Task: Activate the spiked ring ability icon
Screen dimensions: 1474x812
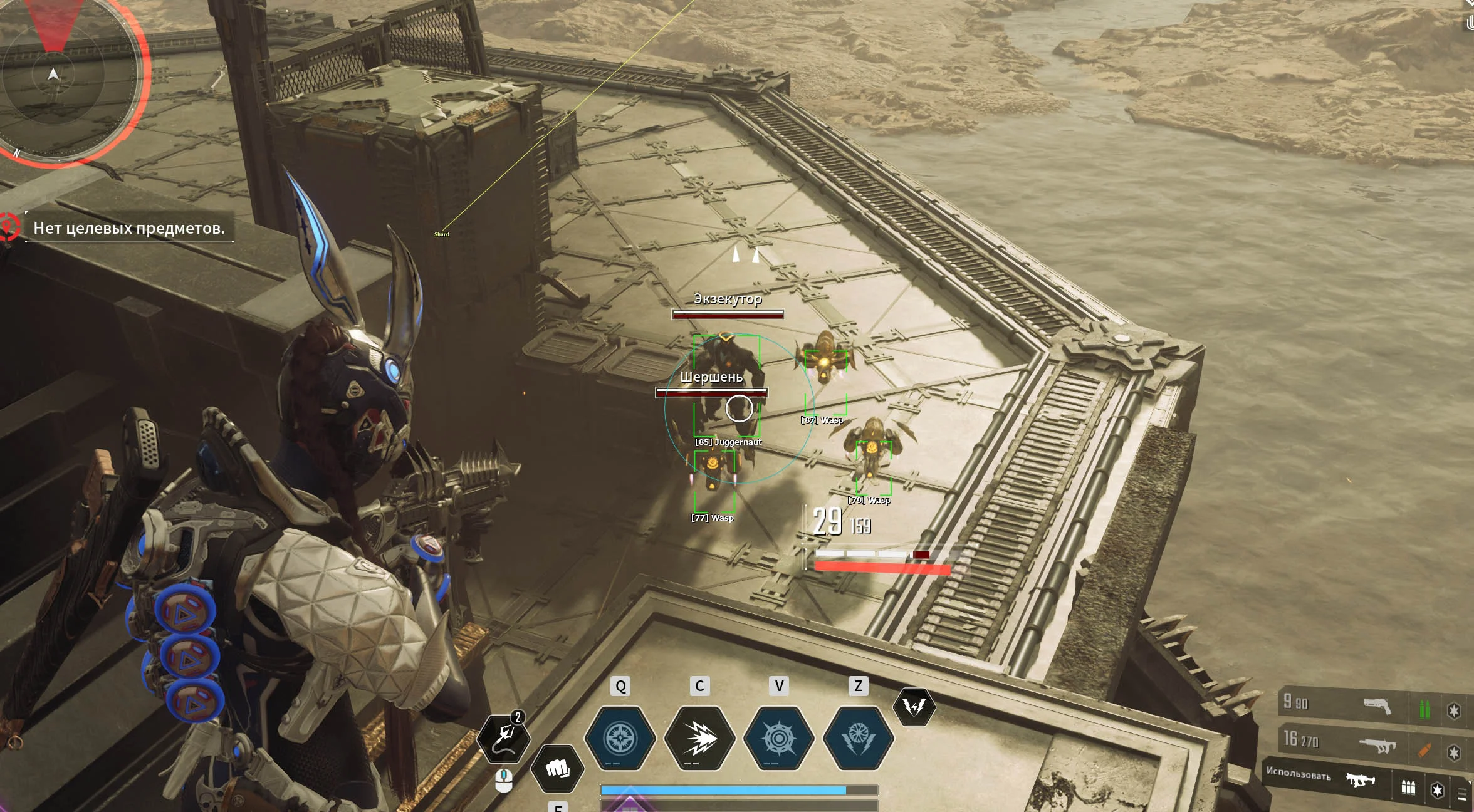Action: coord(778,738)
